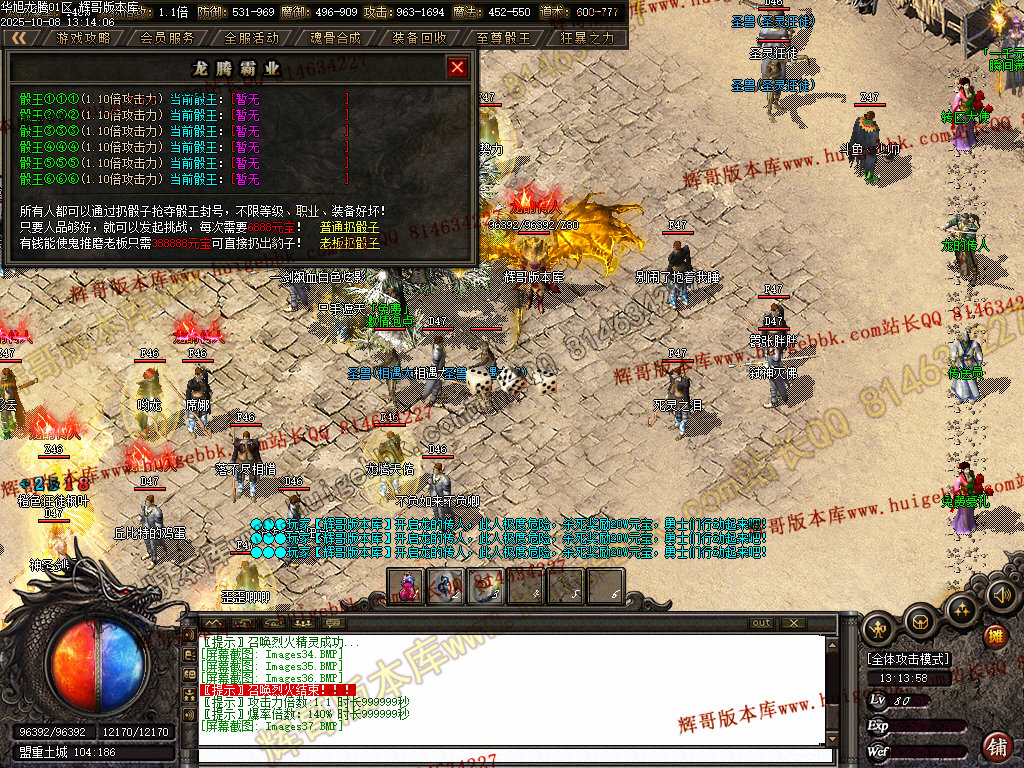Close the 龙腾霸业 dialog window
Screen dimensions: 1024x768
coord(457,67)
